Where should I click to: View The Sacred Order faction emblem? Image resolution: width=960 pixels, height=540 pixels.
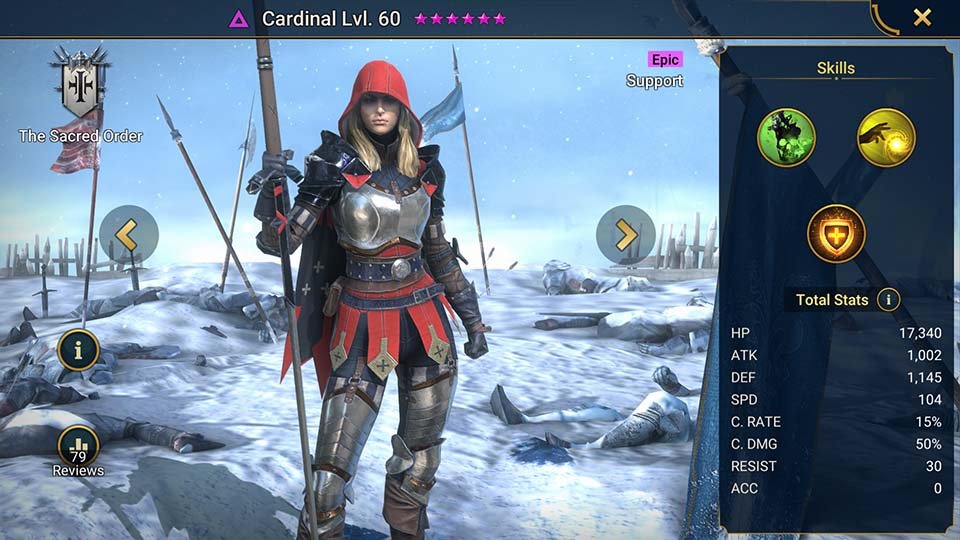pyautogui.click(x=80, y=87)
